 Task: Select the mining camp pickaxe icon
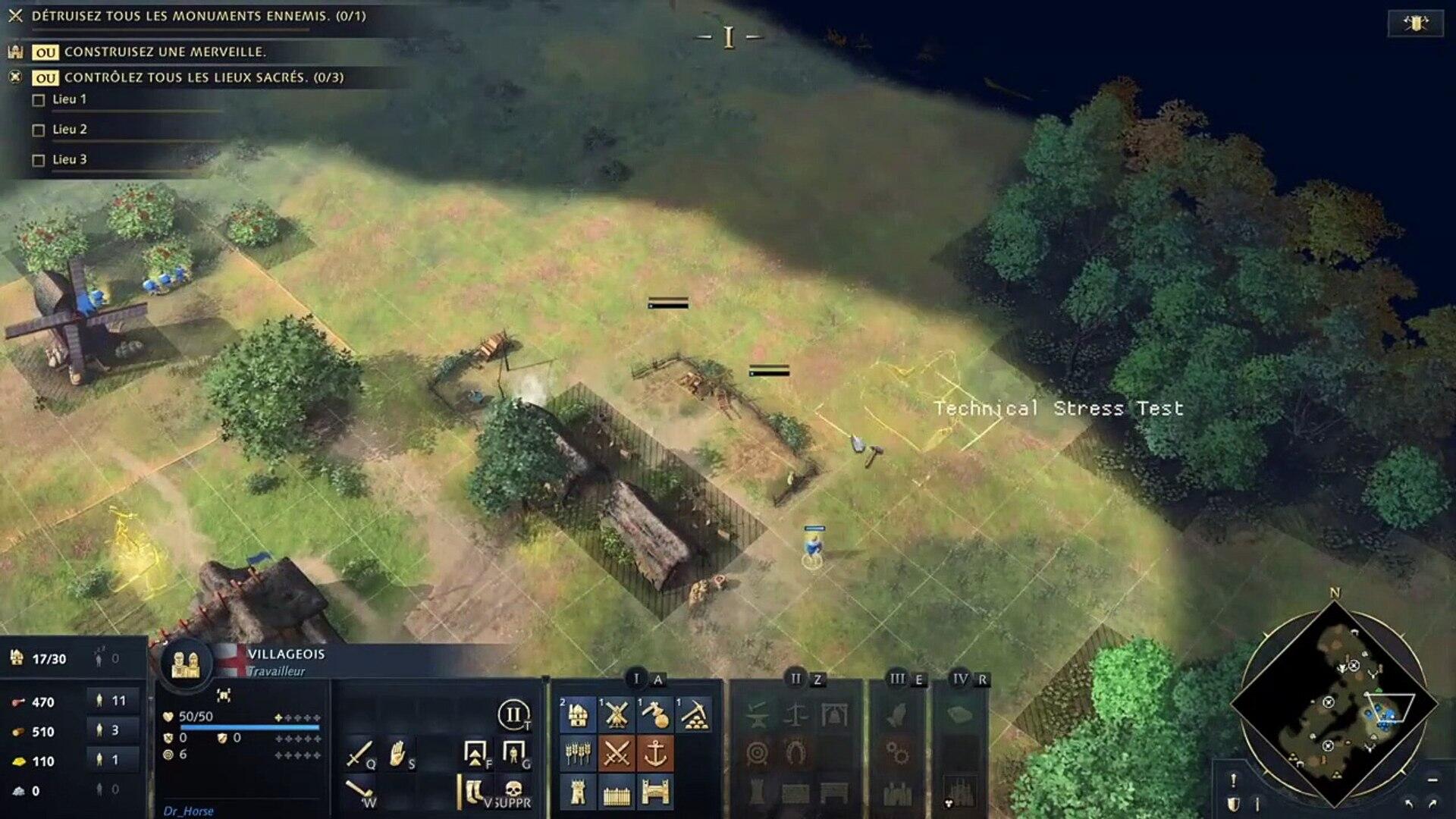pyautogui.click(x=693, y=714)
